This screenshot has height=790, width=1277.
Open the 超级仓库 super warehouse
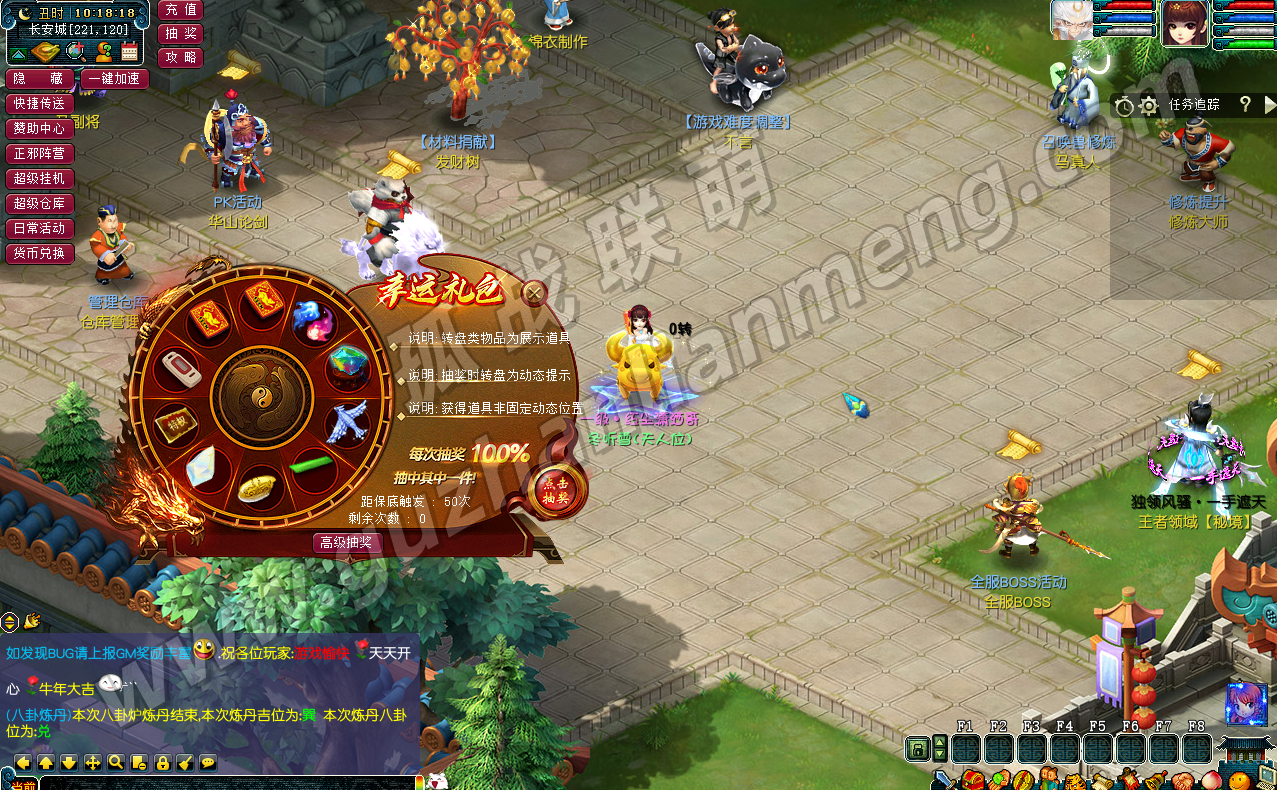(x=39, y=204)
